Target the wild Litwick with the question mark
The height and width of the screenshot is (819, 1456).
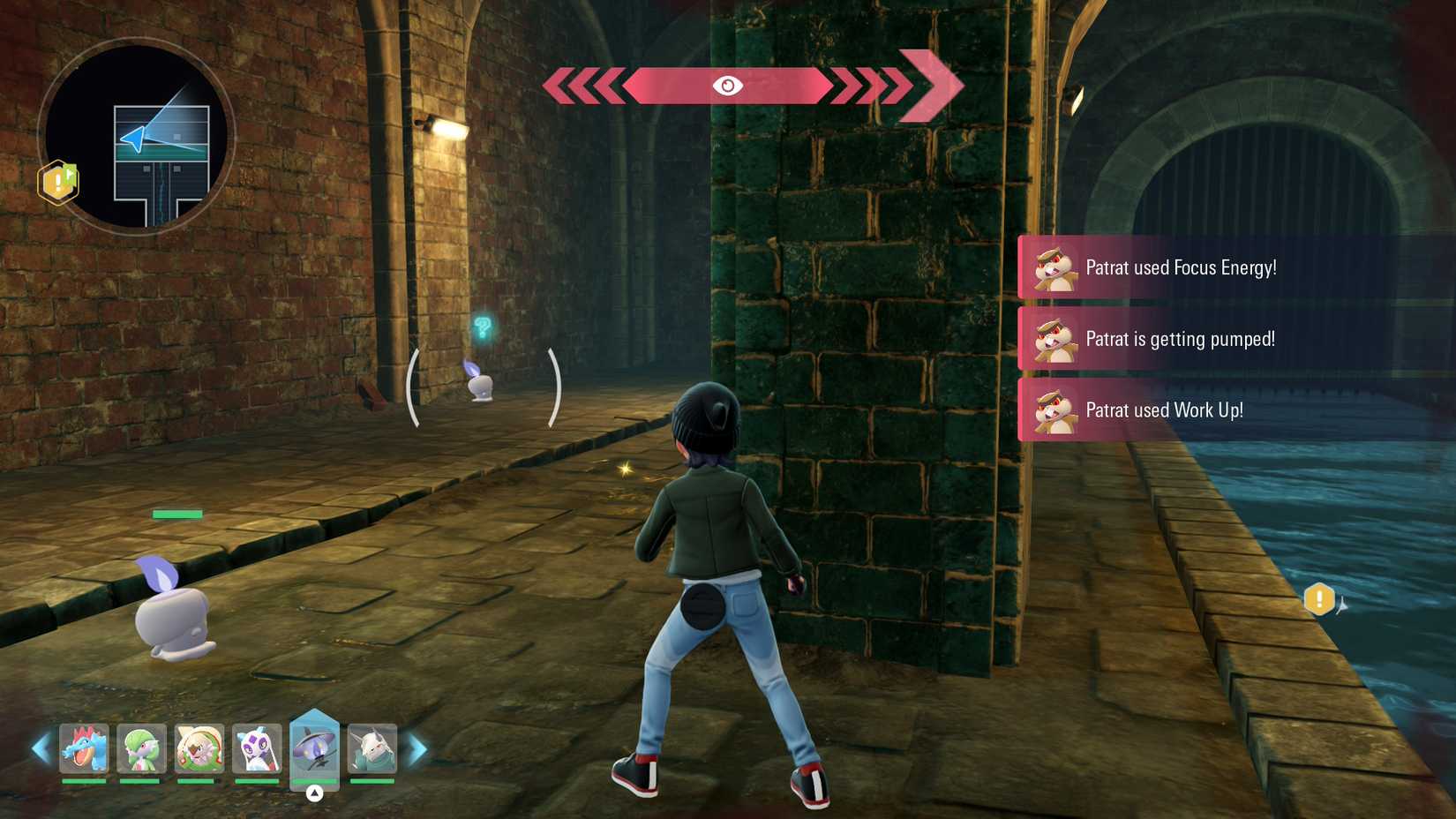(x=480, y=384)
